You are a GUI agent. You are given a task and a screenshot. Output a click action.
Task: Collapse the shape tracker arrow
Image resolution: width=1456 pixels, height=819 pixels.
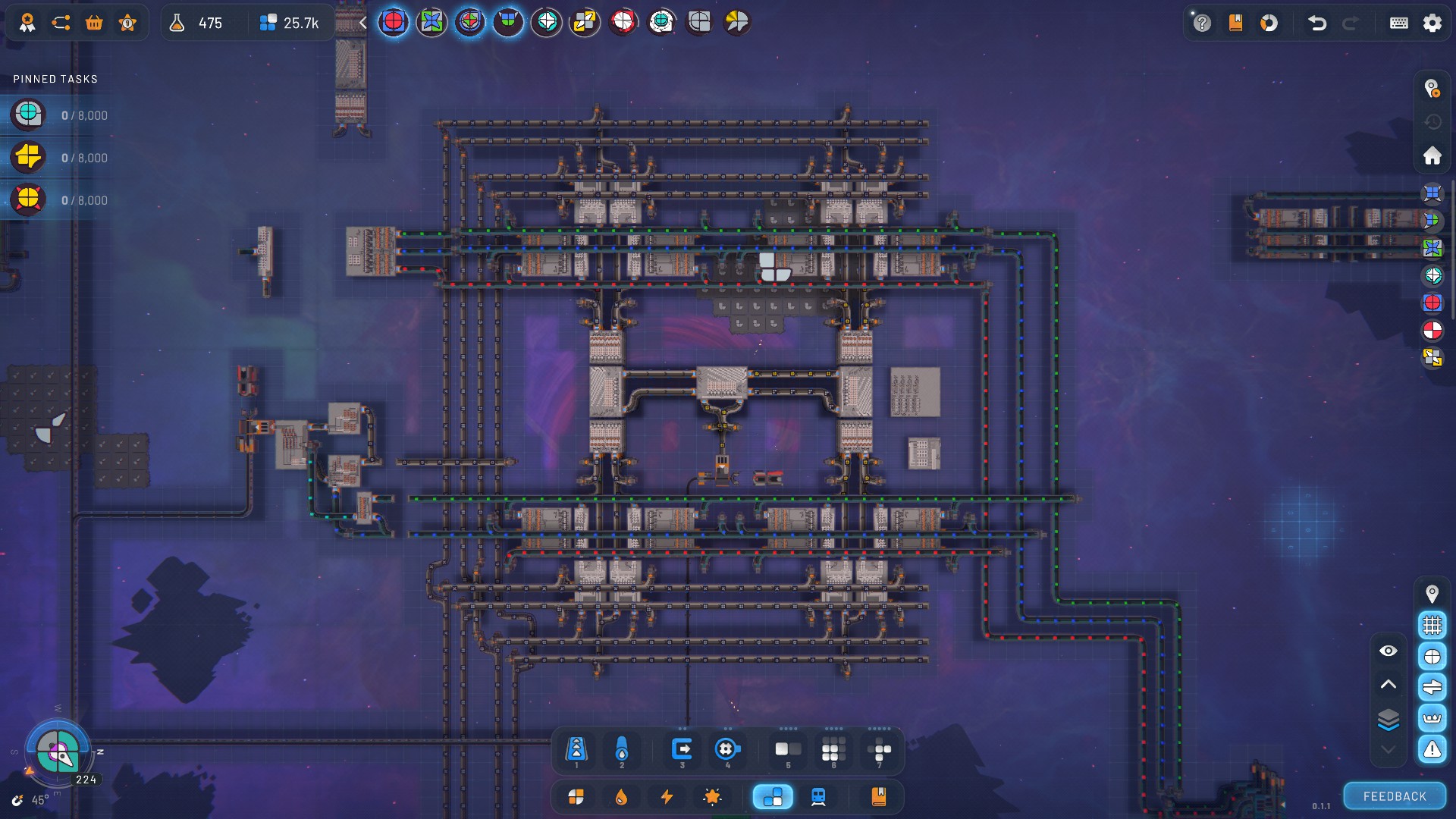[x=363, y=23]
